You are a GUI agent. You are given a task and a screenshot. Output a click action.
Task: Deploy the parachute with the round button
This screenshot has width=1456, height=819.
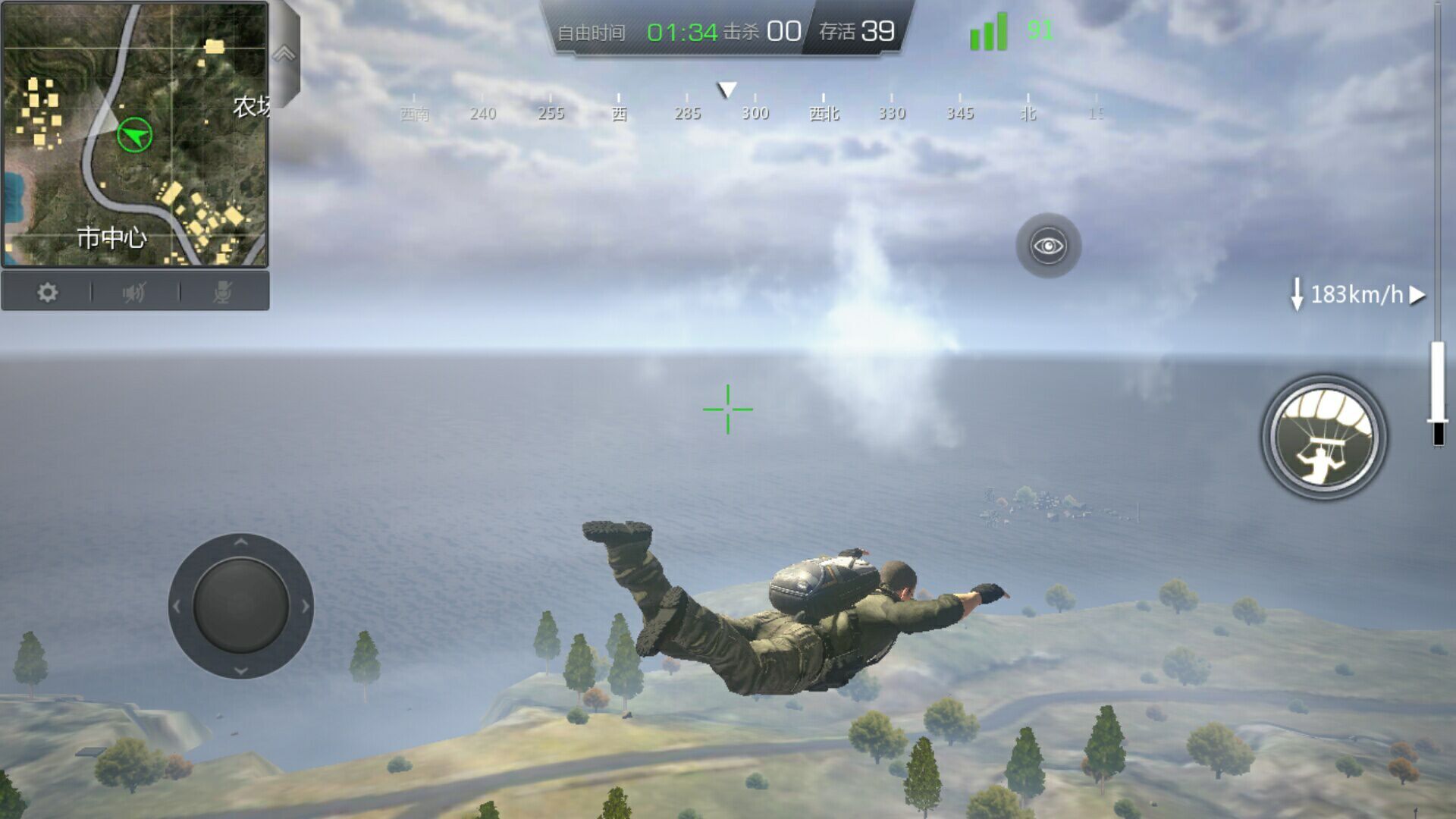1324,438
